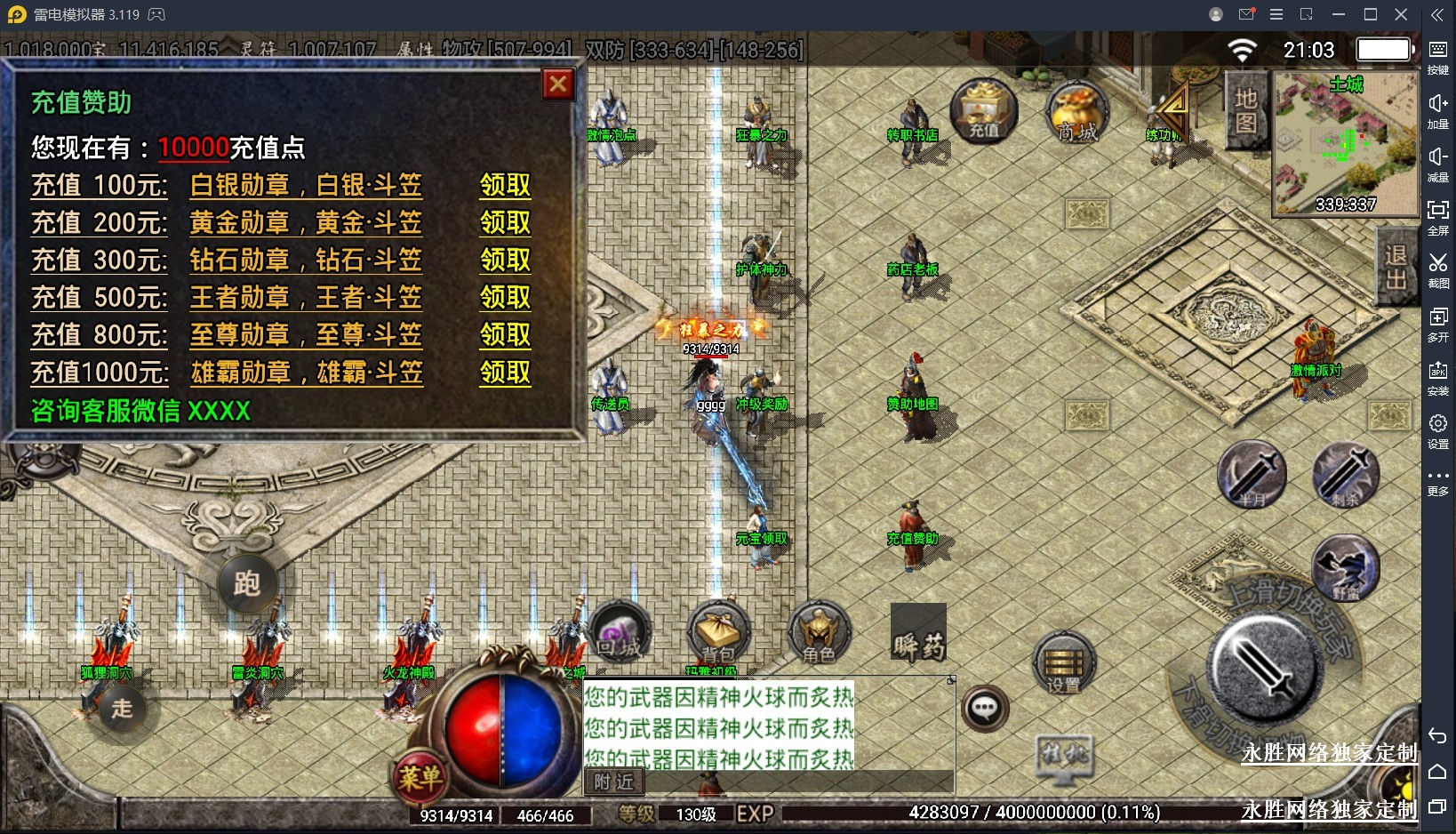
Task: Toggle the 跑 run button
Action: point(247,583)
